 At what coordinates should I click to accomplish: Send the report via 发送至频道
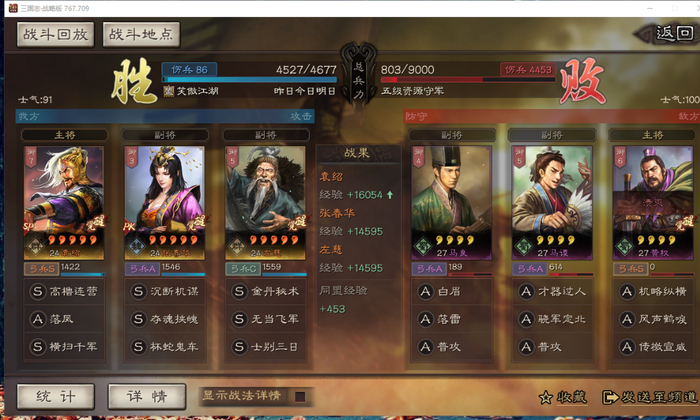pos(649,397)
